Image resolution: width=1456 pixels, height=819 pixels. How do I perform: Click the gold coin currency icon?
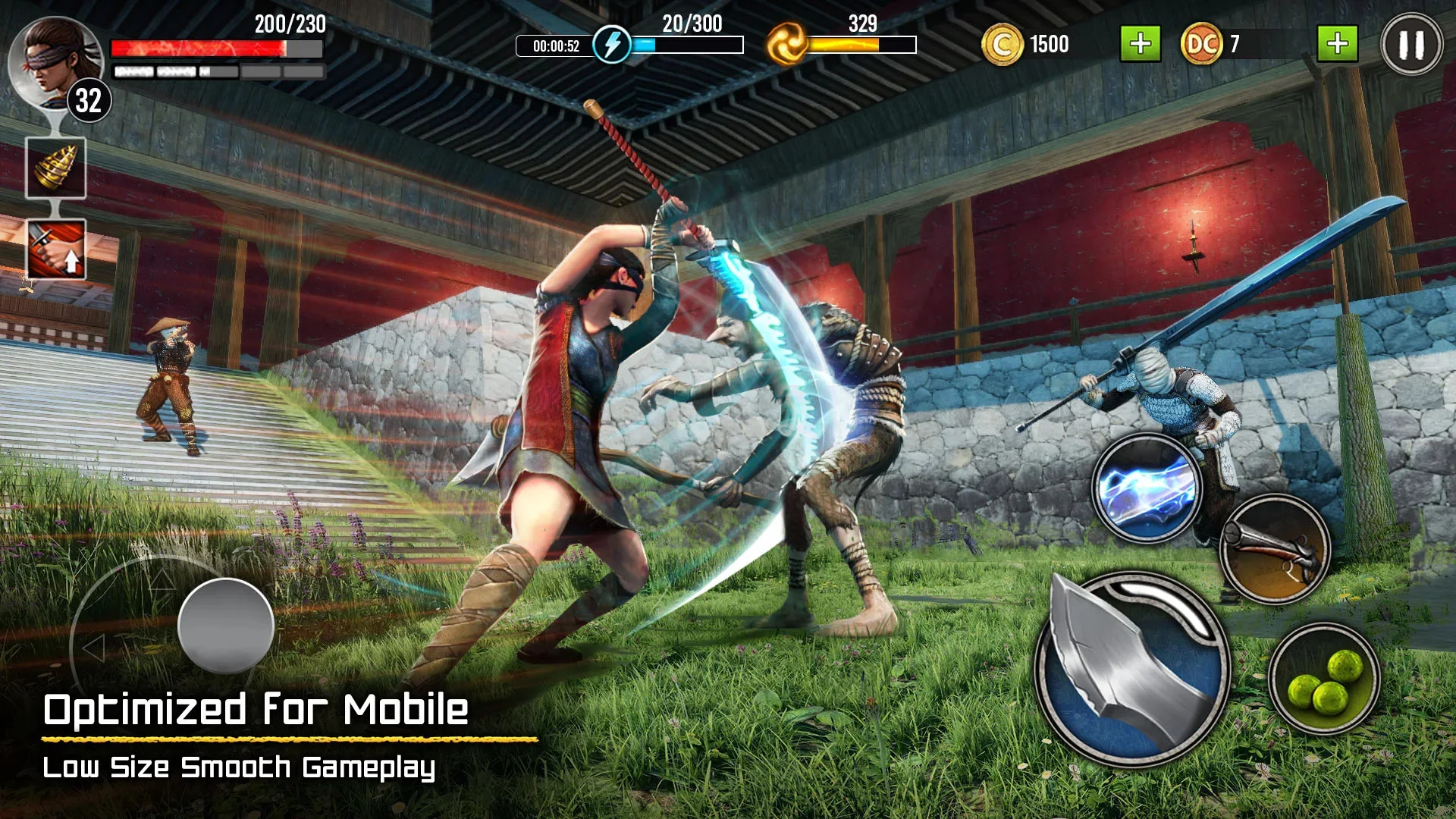click(x=1002, y=45)
